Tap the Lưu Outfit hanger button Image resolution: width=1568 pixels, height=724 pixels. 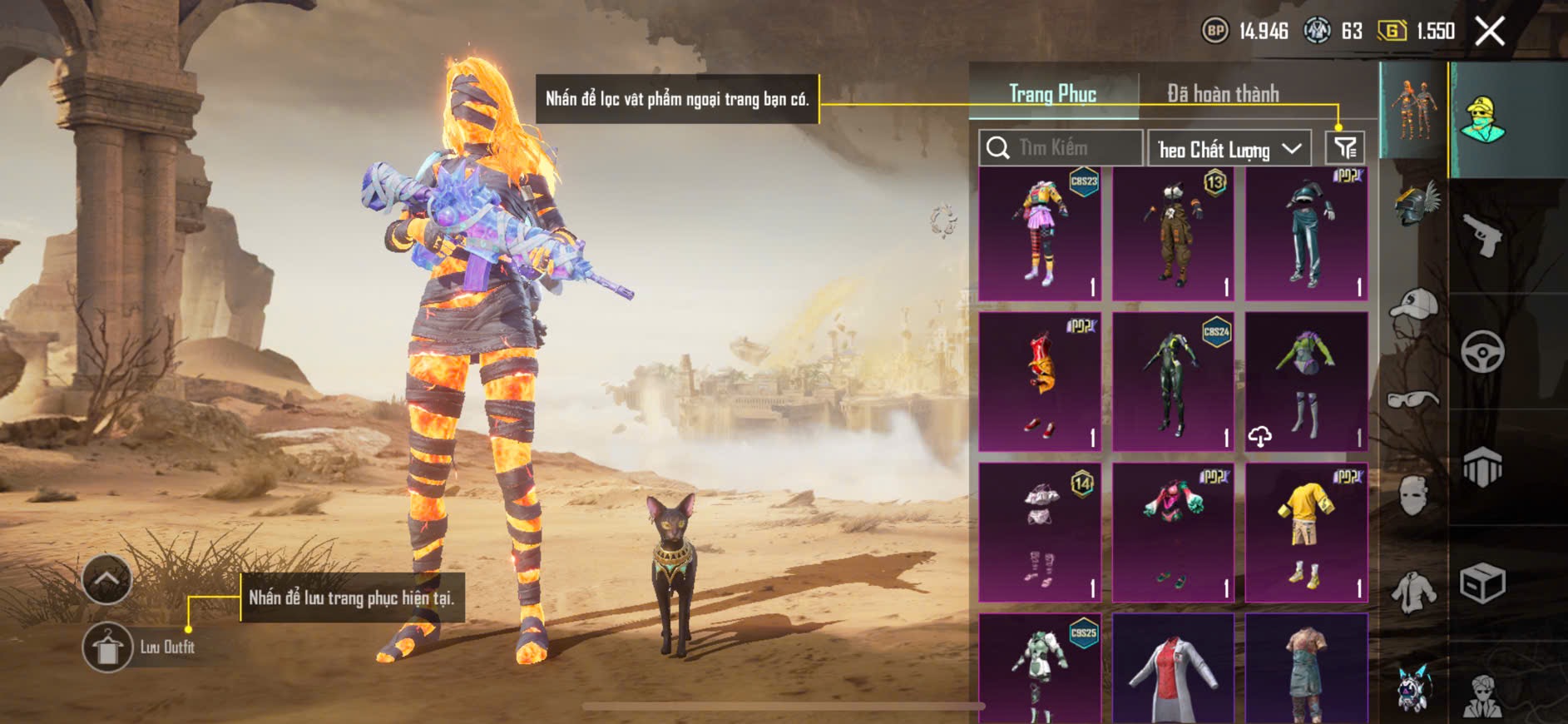point(107,647)
